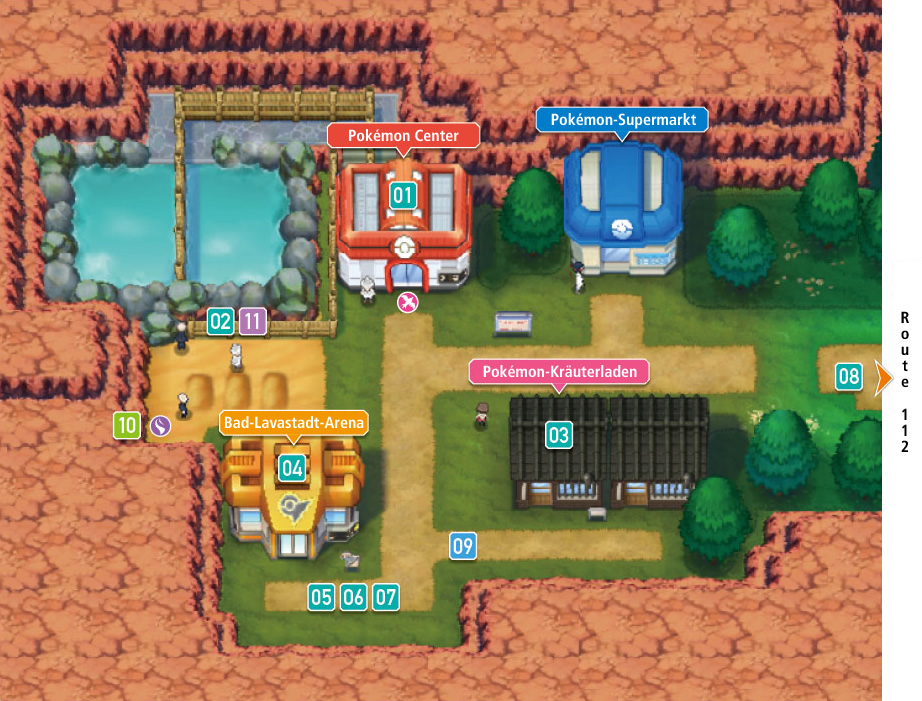
Task: Follow the orange Route 112 arrow
Action: pos(883,377)
